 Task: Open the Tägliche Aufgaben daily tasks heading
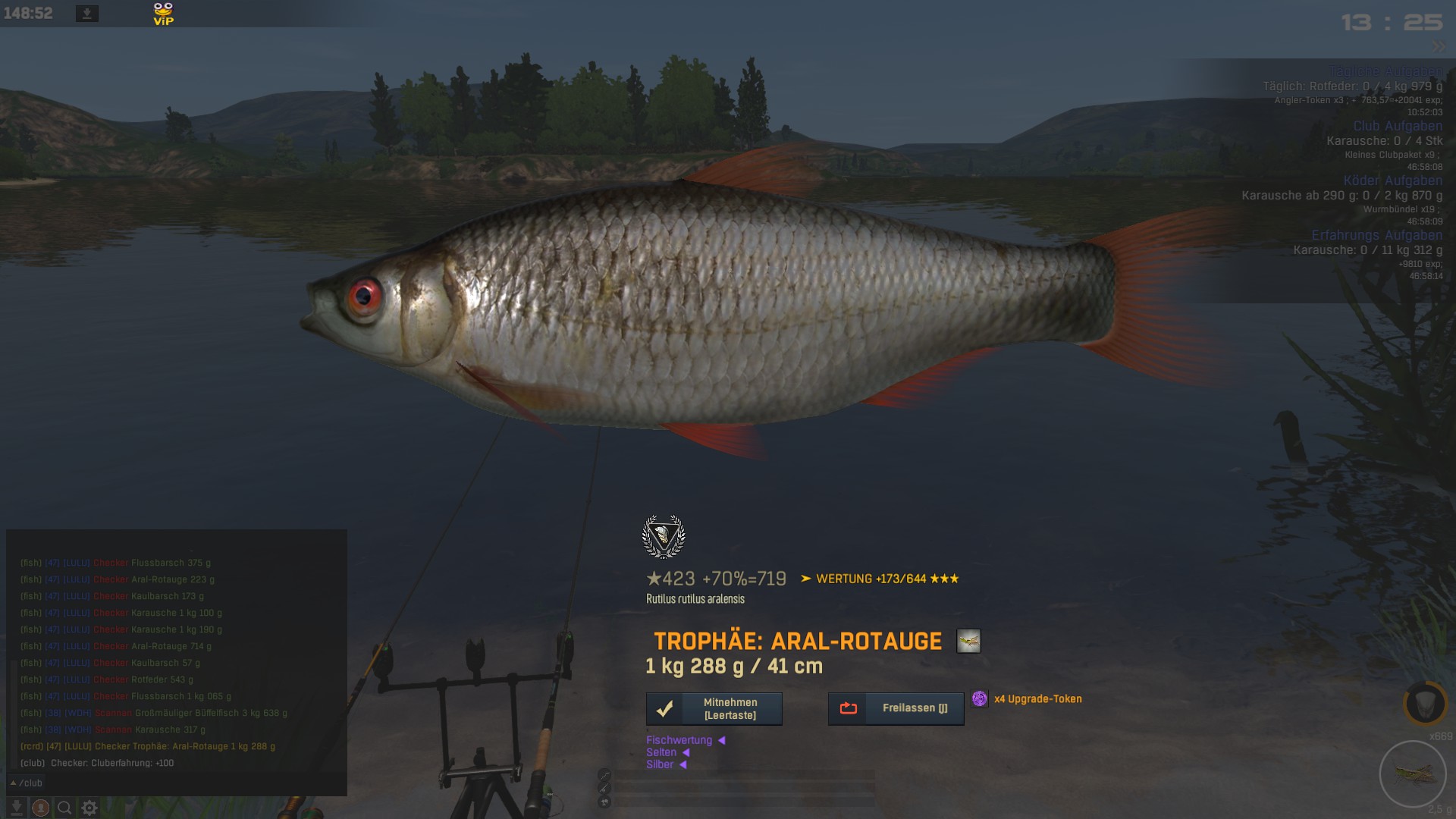coord(1385,71)
